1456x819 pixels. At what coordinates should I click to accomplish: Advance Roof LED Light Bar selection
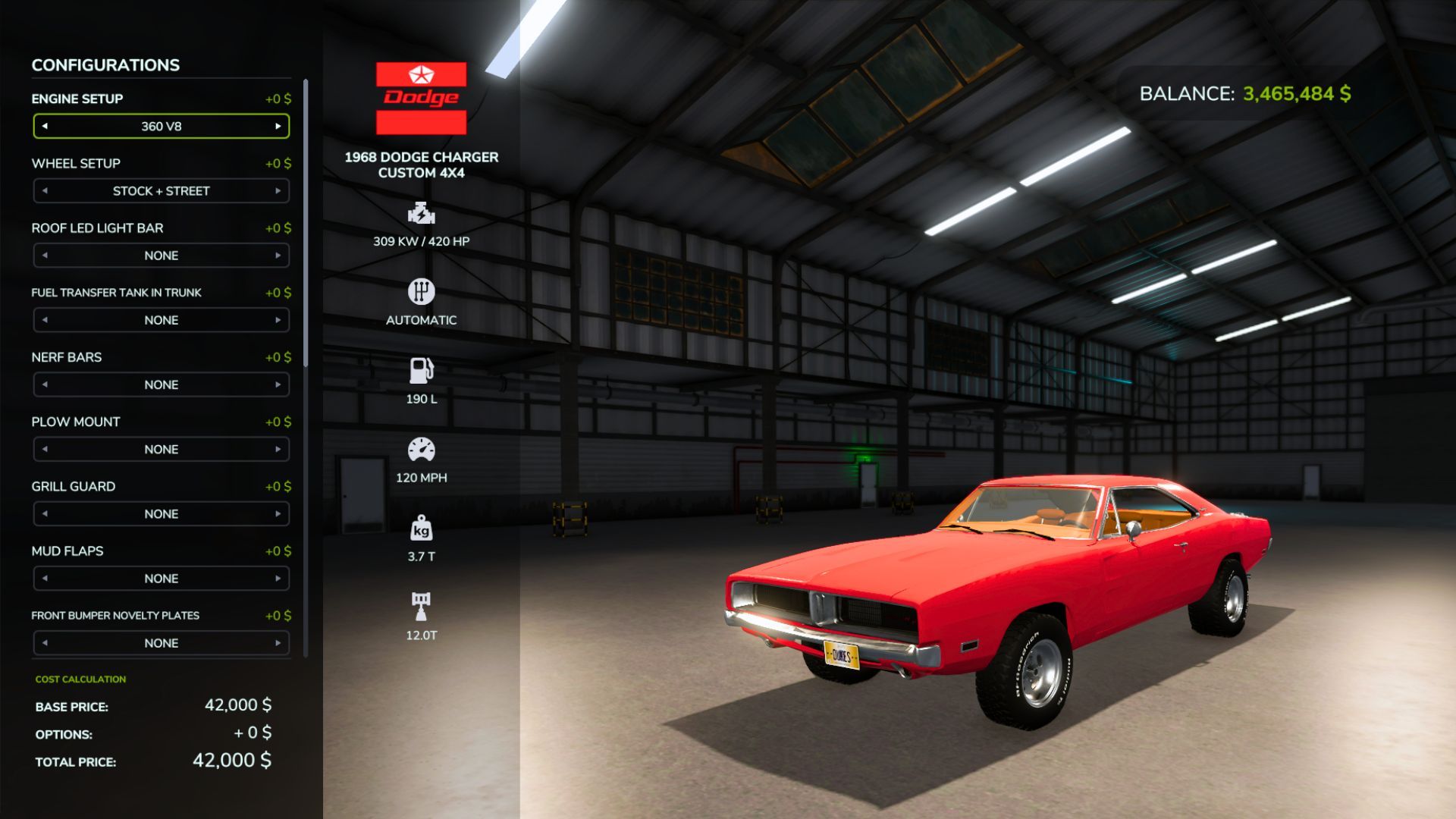click(x=280, y=255)
